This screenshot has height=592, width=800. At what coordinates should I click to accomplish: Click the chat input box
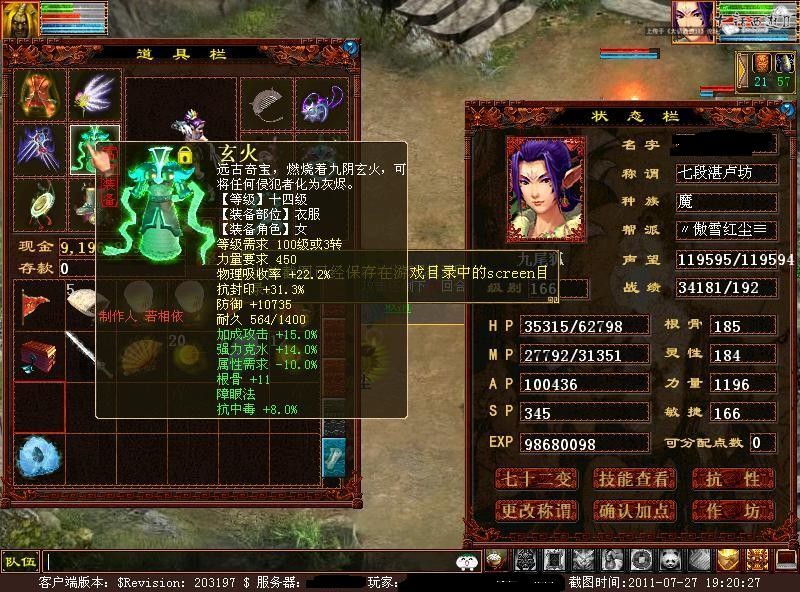[250, 562]
